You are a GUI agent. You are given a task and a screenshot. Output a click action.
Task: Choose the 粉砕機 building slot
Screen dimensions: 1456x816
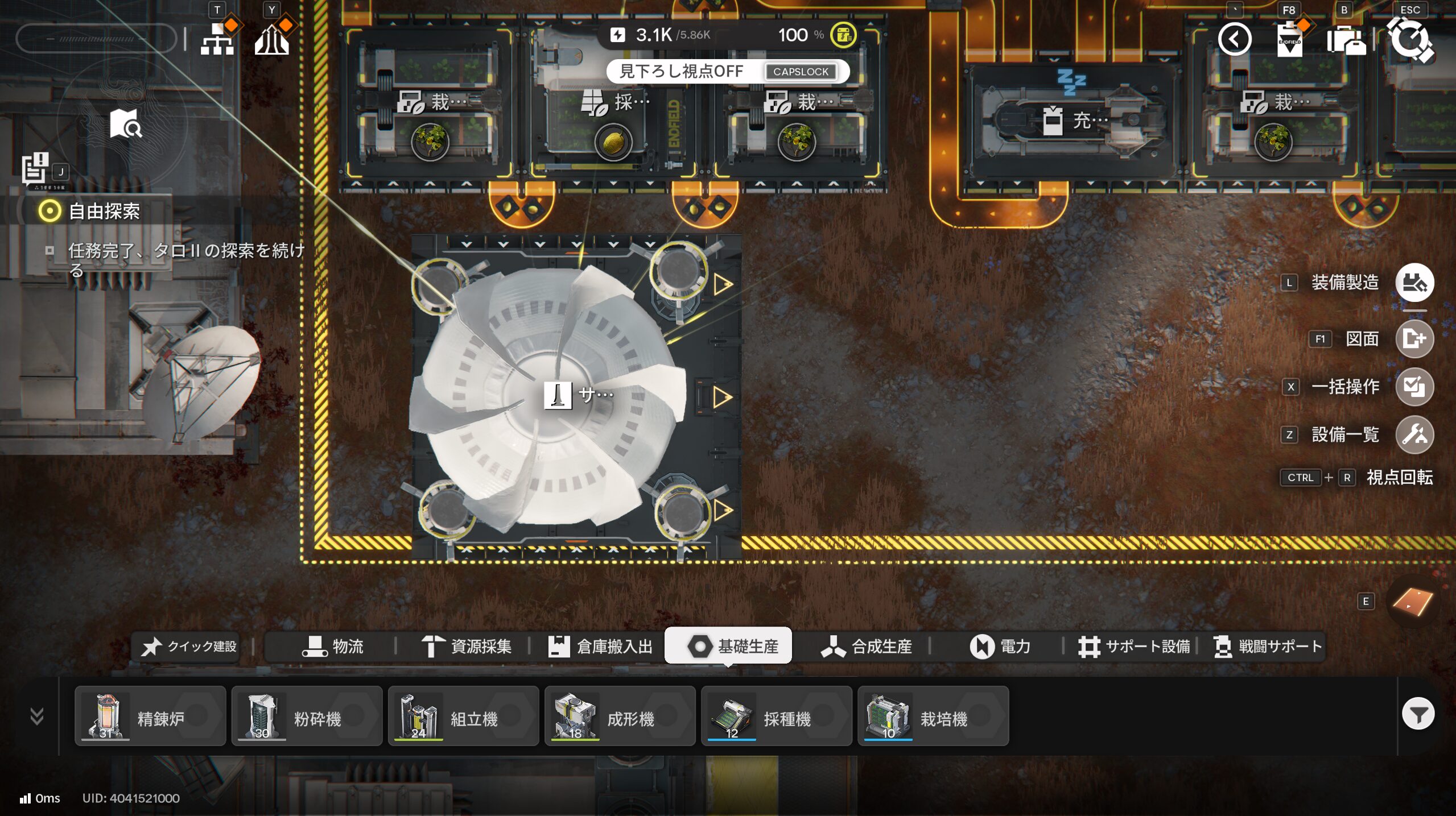(307, 716)
